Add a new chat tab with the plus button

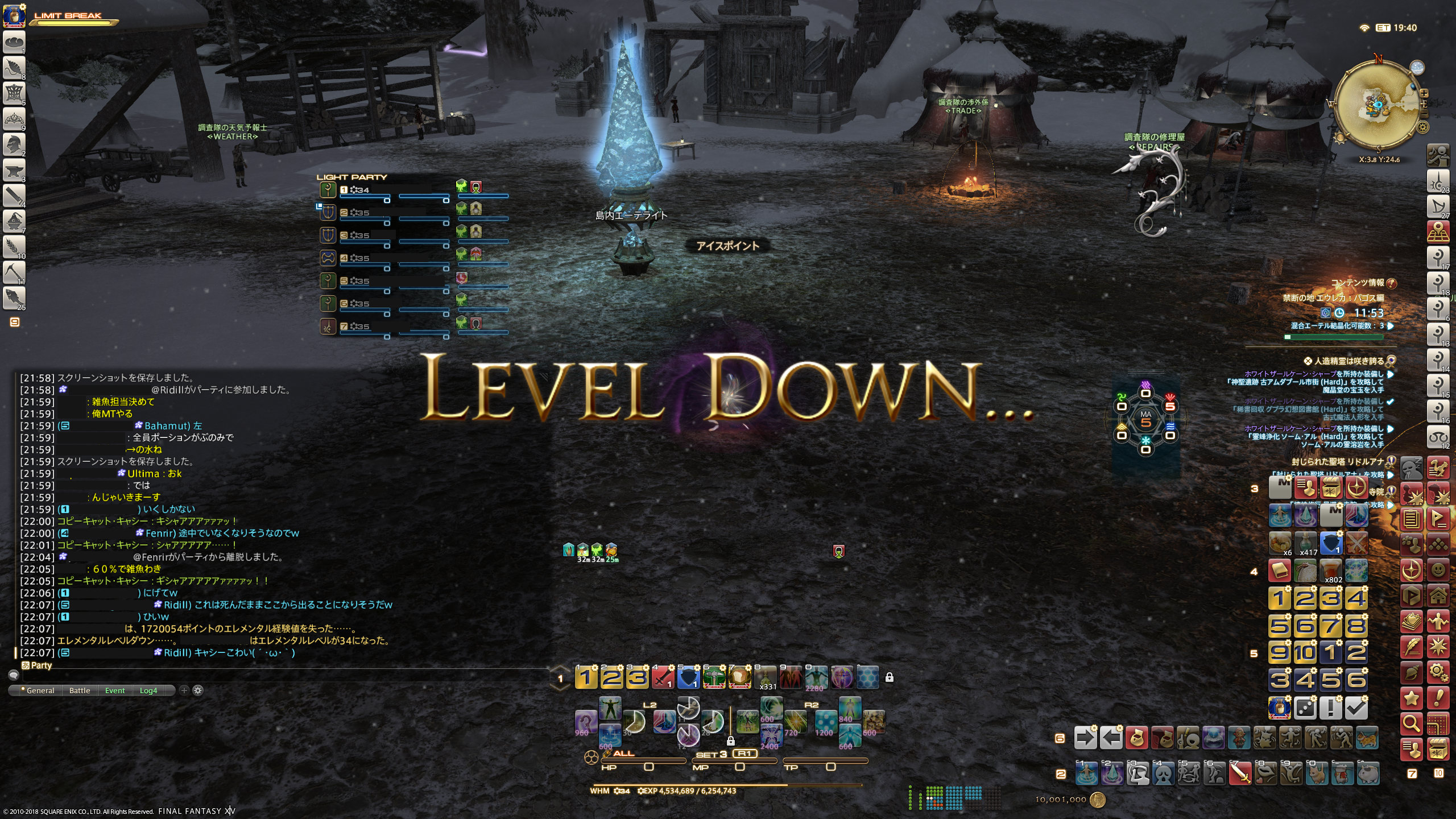[184, 690]
